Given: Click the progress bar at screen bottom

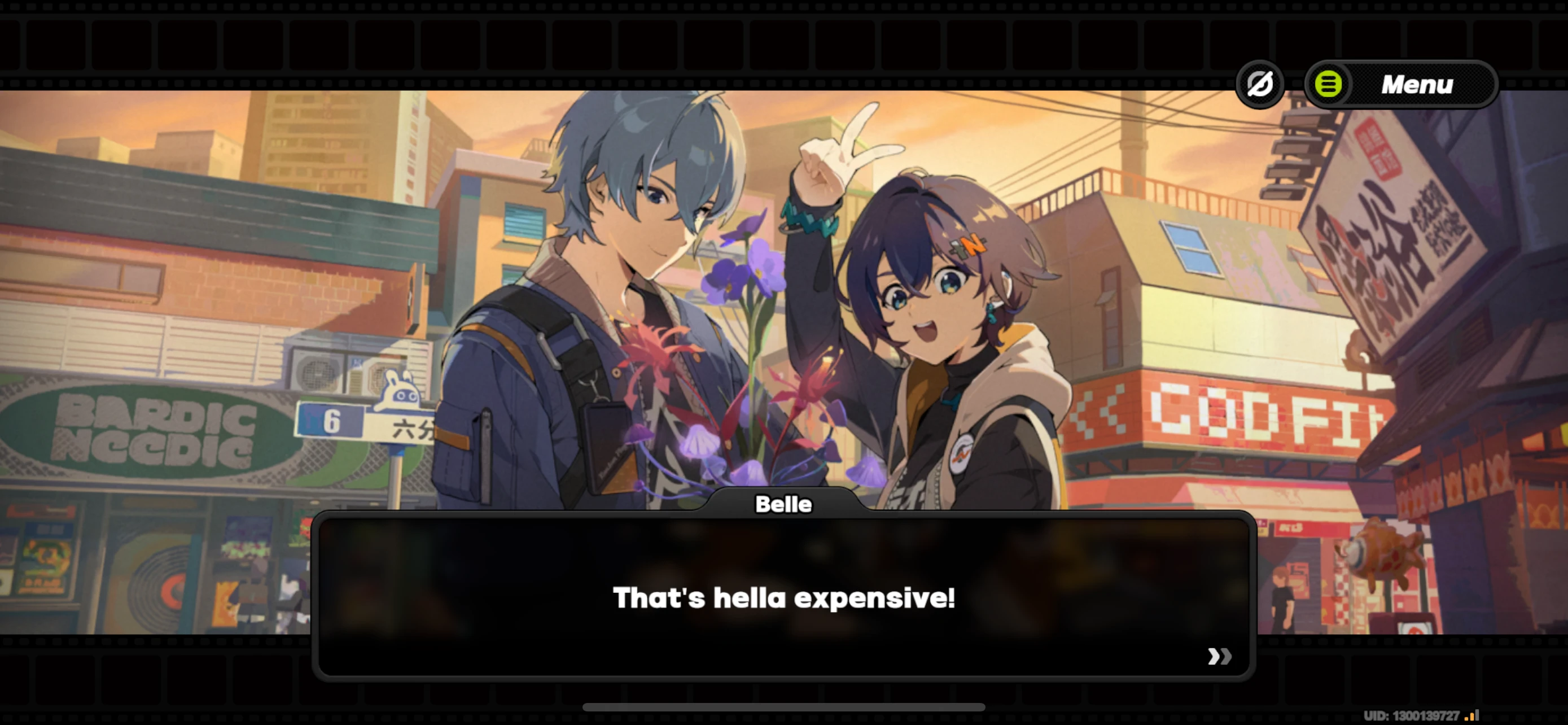Looking at the screenshot, I should click(784, 707).
